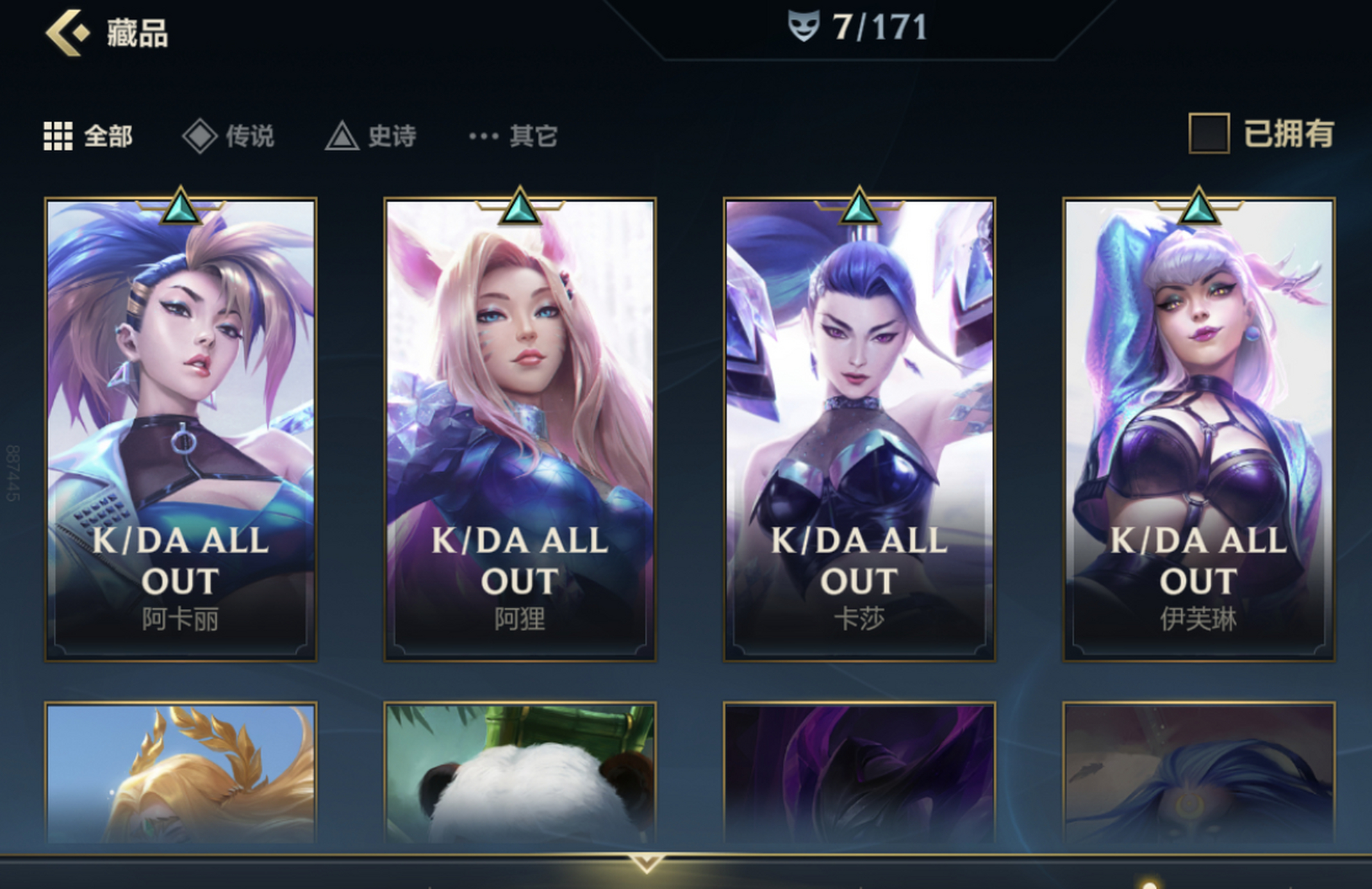Select the panda skin card
The height and width of the screenshot is (889, 1372).
[x=520, y=774]
